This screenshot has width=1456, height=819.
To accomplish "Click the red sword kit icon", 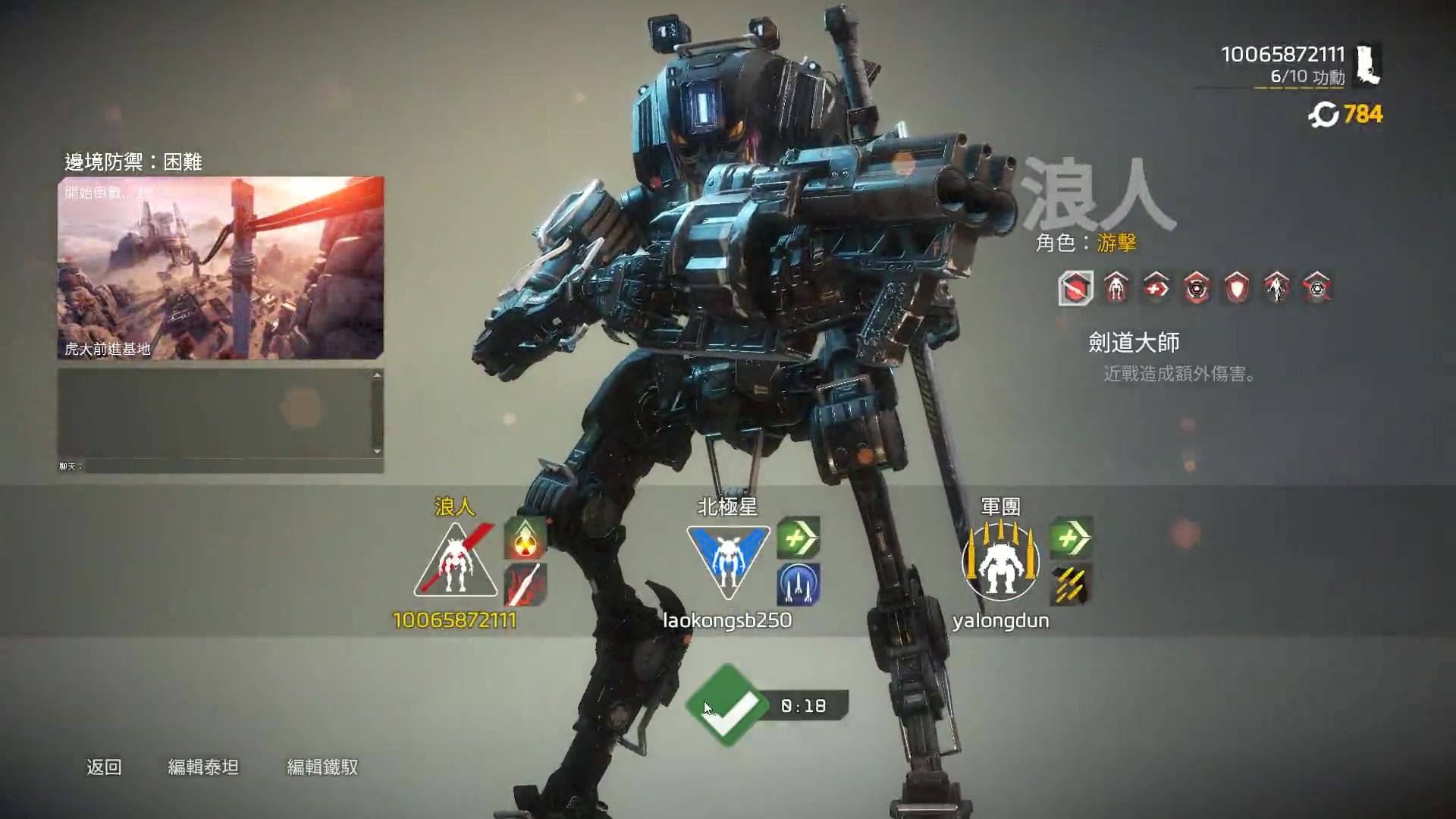I will (525, 585).
